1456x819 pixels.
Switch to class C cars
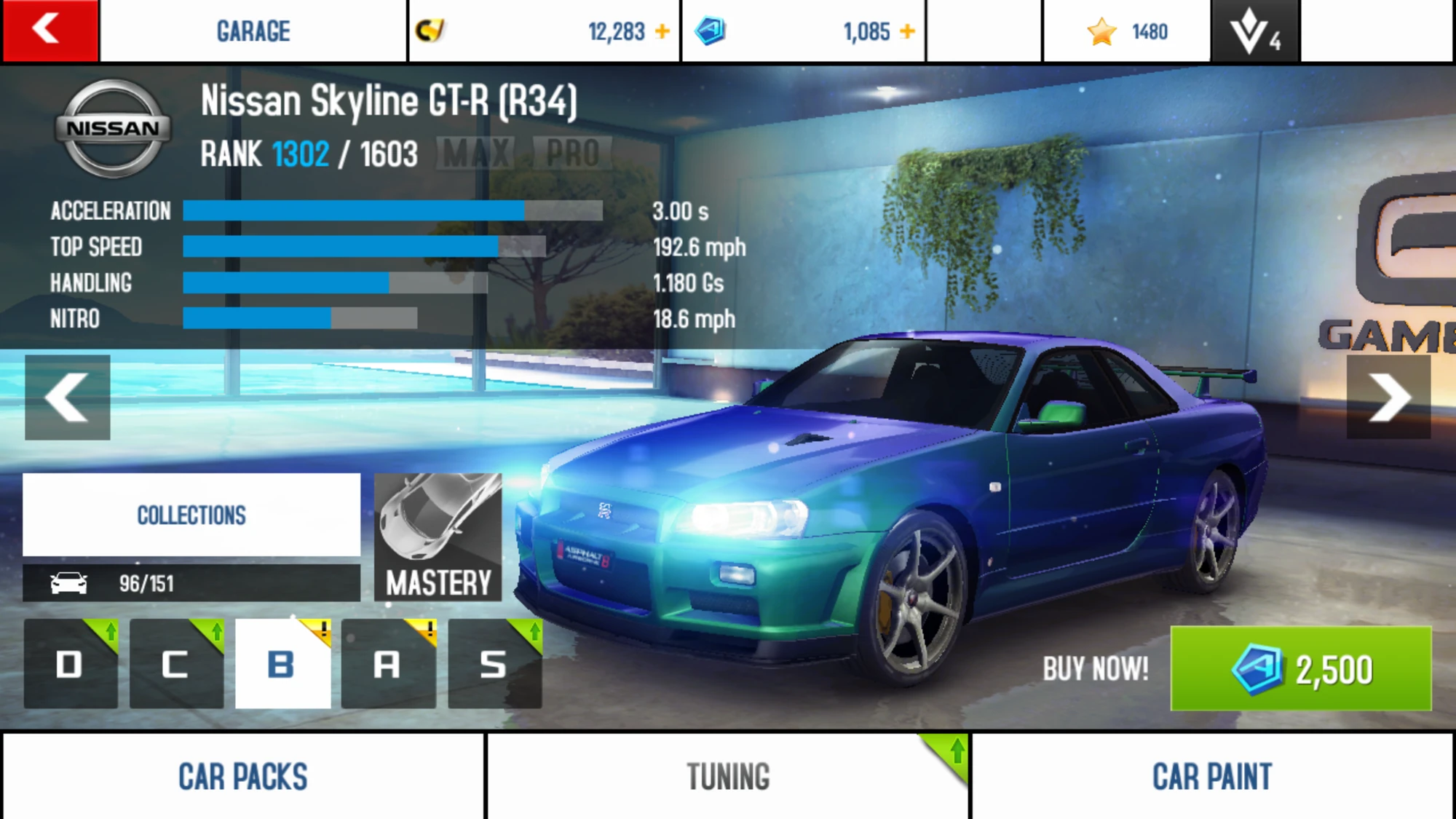[x=176, y=664]
